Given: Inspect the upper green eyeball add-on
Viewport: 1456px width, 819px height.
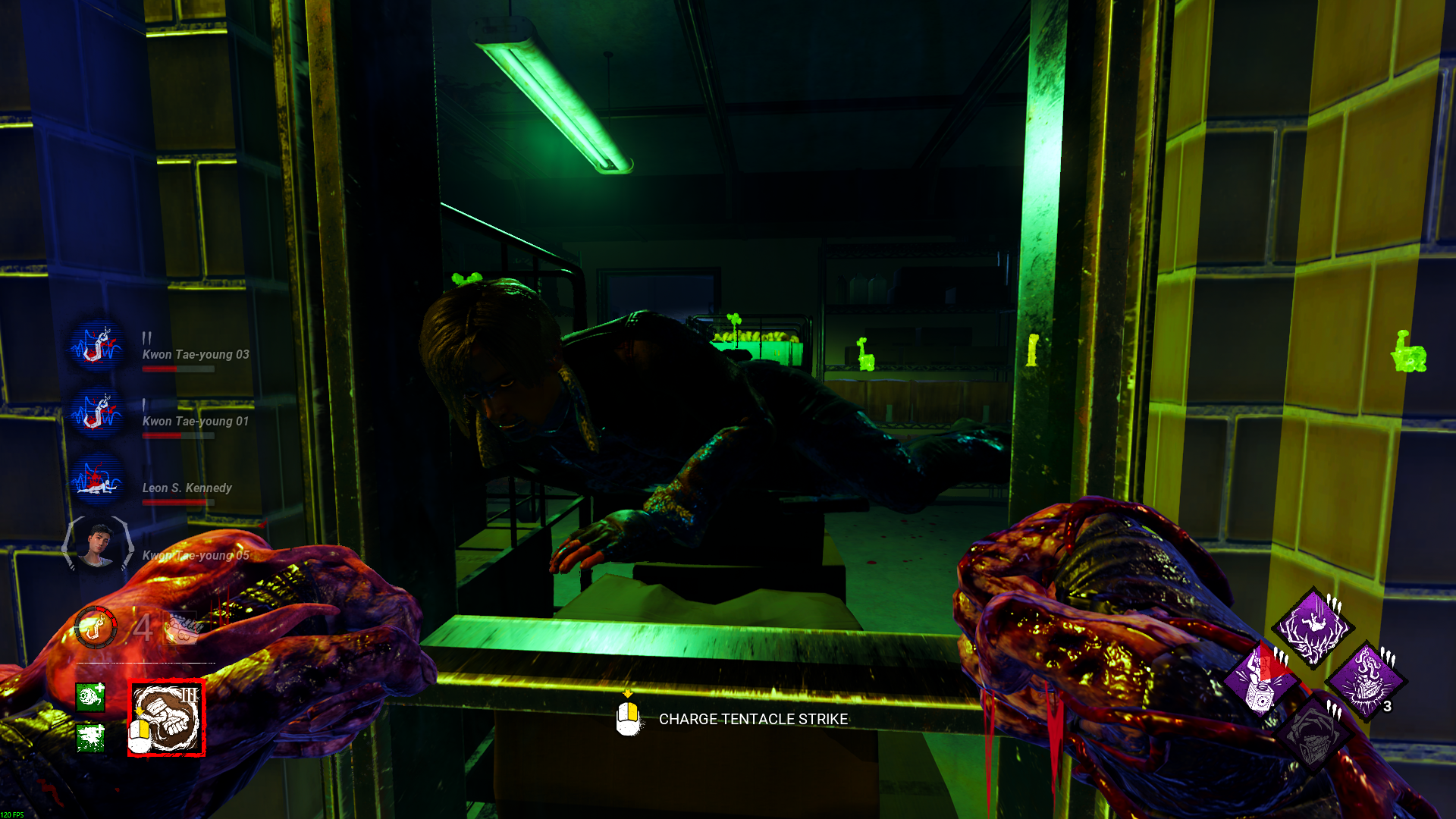Looking at the screenshot, I should point(90,696).
